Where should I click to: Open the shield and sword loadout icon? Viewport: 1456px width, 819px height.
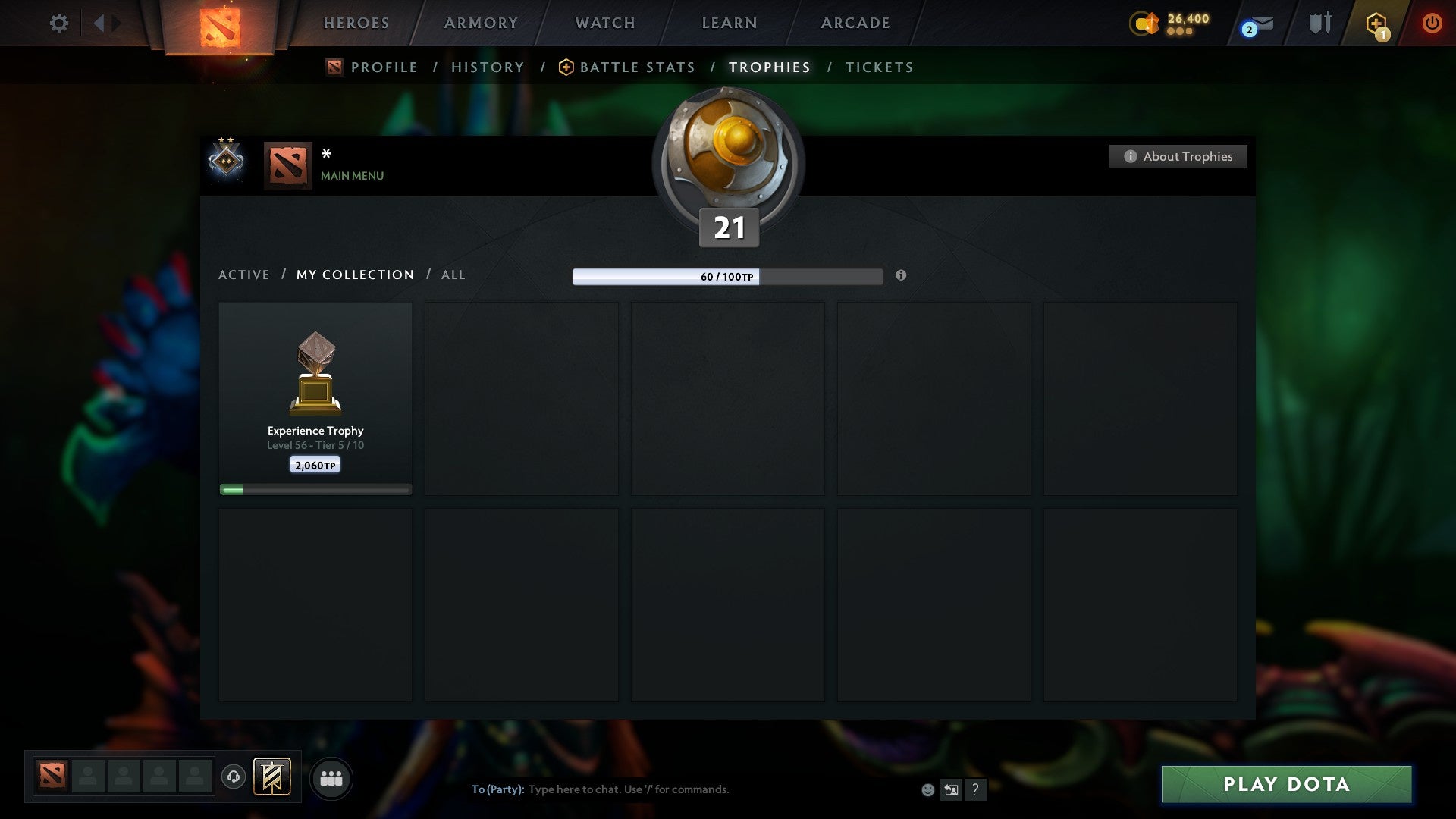[x=1319, y=23]
